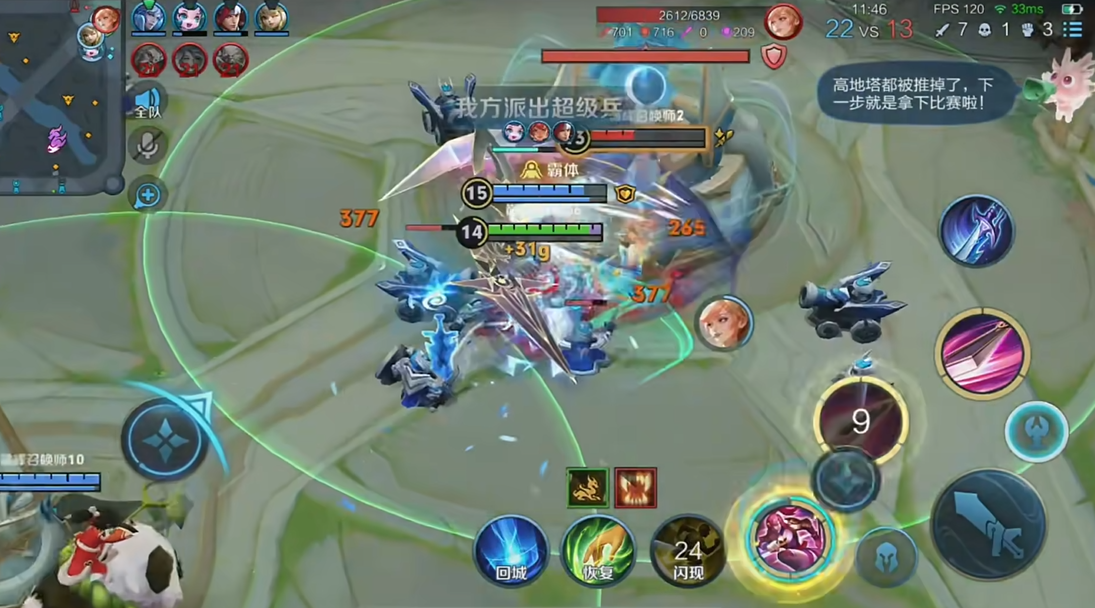Toggle the 全队 team voice speaker
Viewport: 1095px width, 608px height.
coord(147,101)
